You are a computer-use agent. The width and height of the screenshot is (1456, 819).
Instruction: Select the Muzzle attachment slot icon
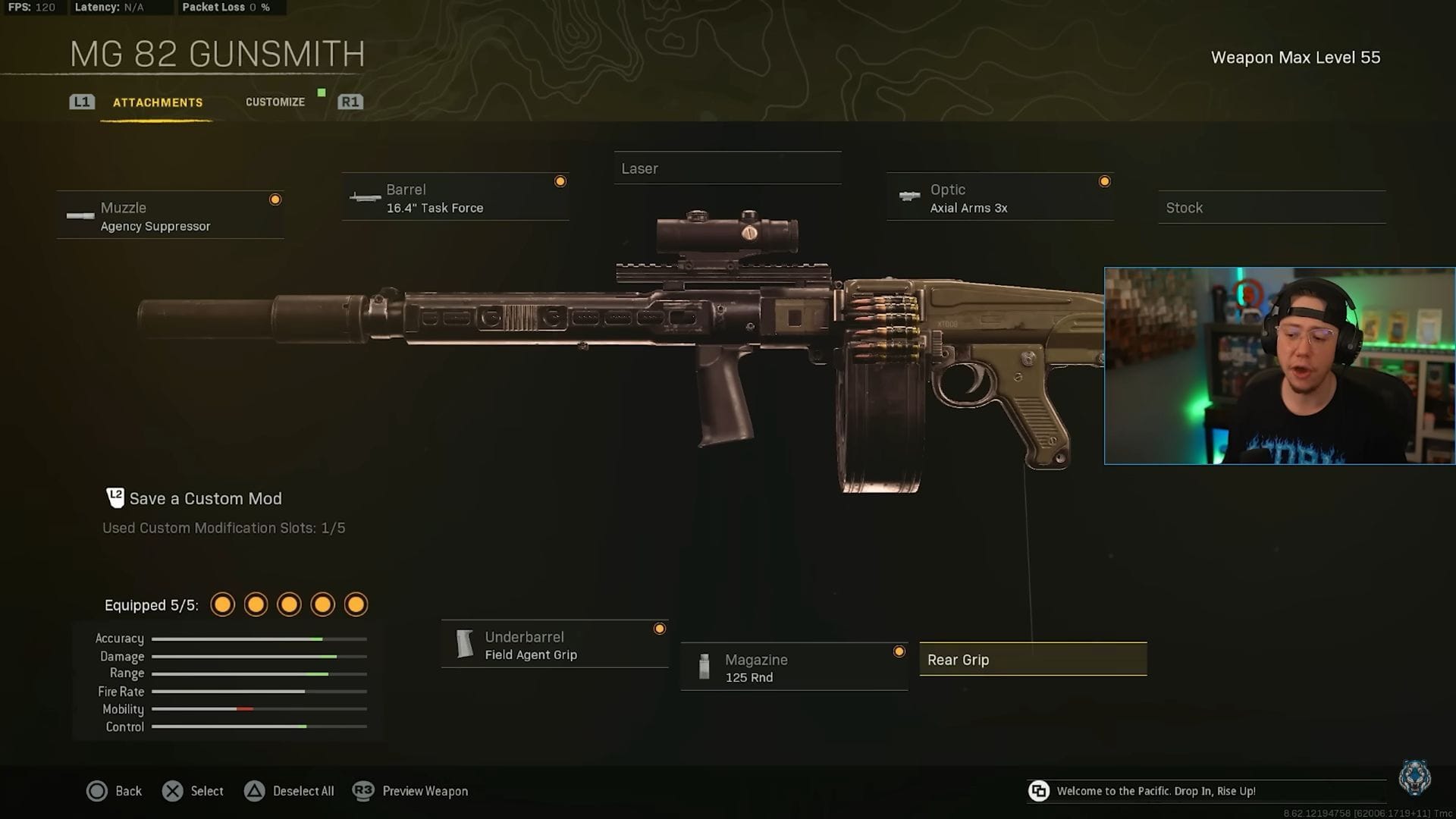(80, 216)
